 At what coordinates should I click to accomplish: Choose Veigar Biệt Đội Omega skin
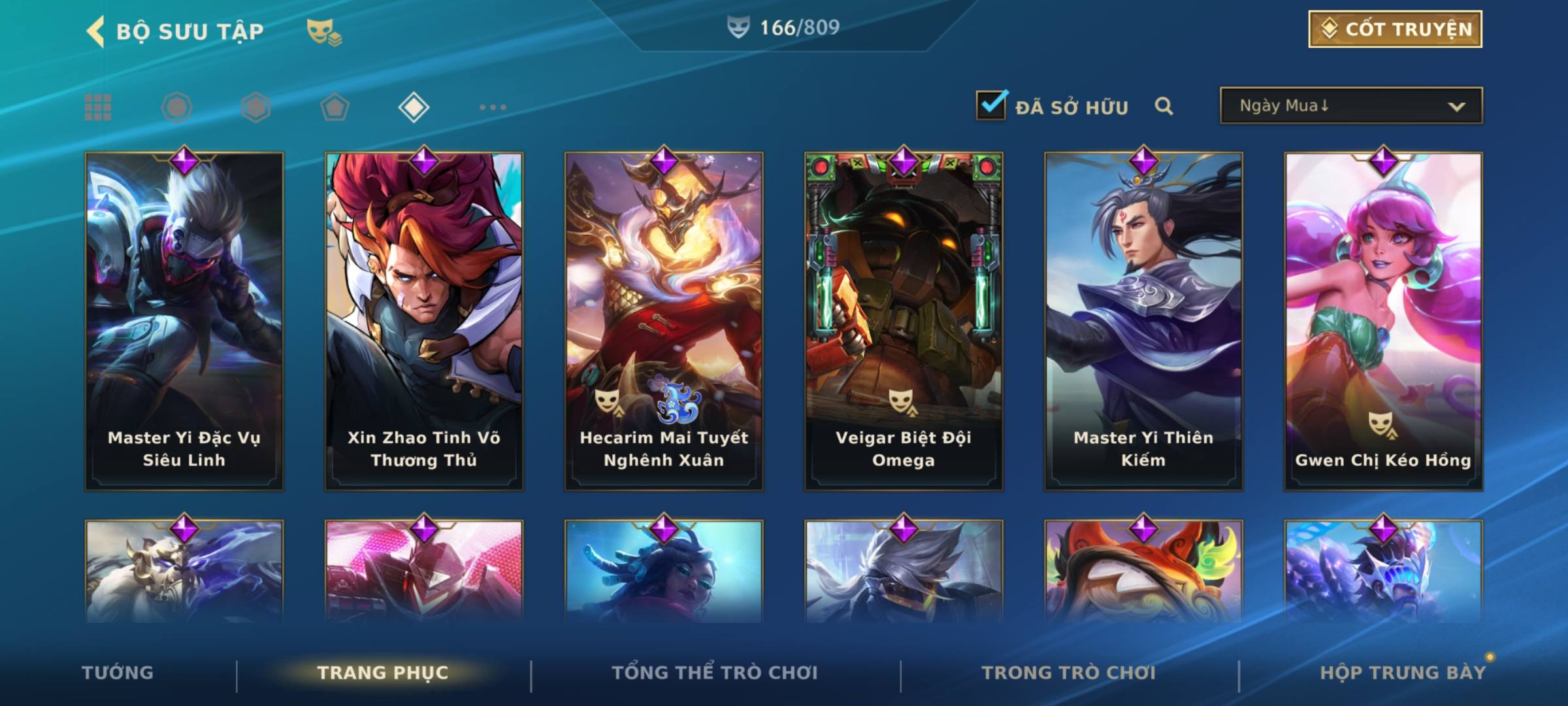[904, 320]
